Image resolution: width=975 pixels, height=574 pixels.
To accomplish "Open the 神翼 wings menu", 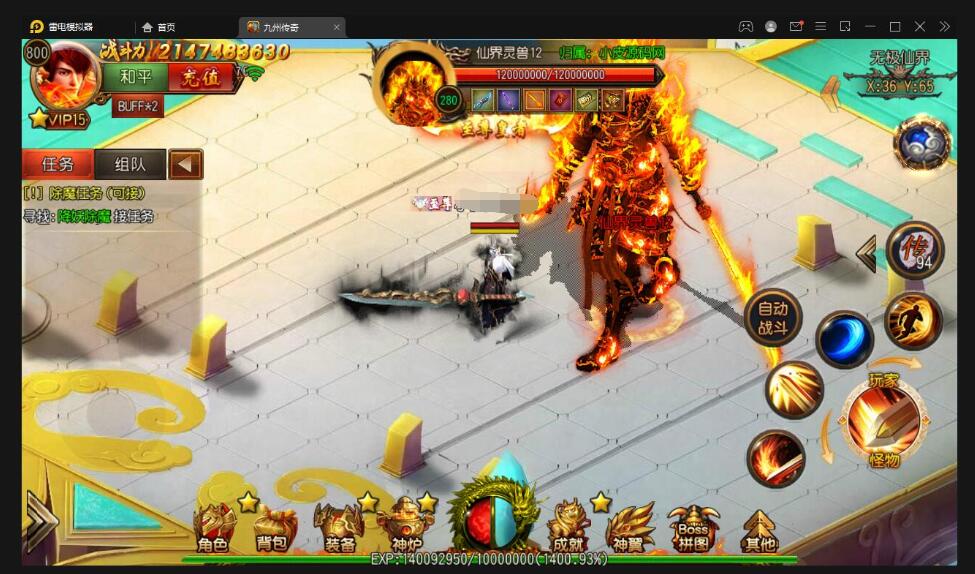I will (630, 529).
